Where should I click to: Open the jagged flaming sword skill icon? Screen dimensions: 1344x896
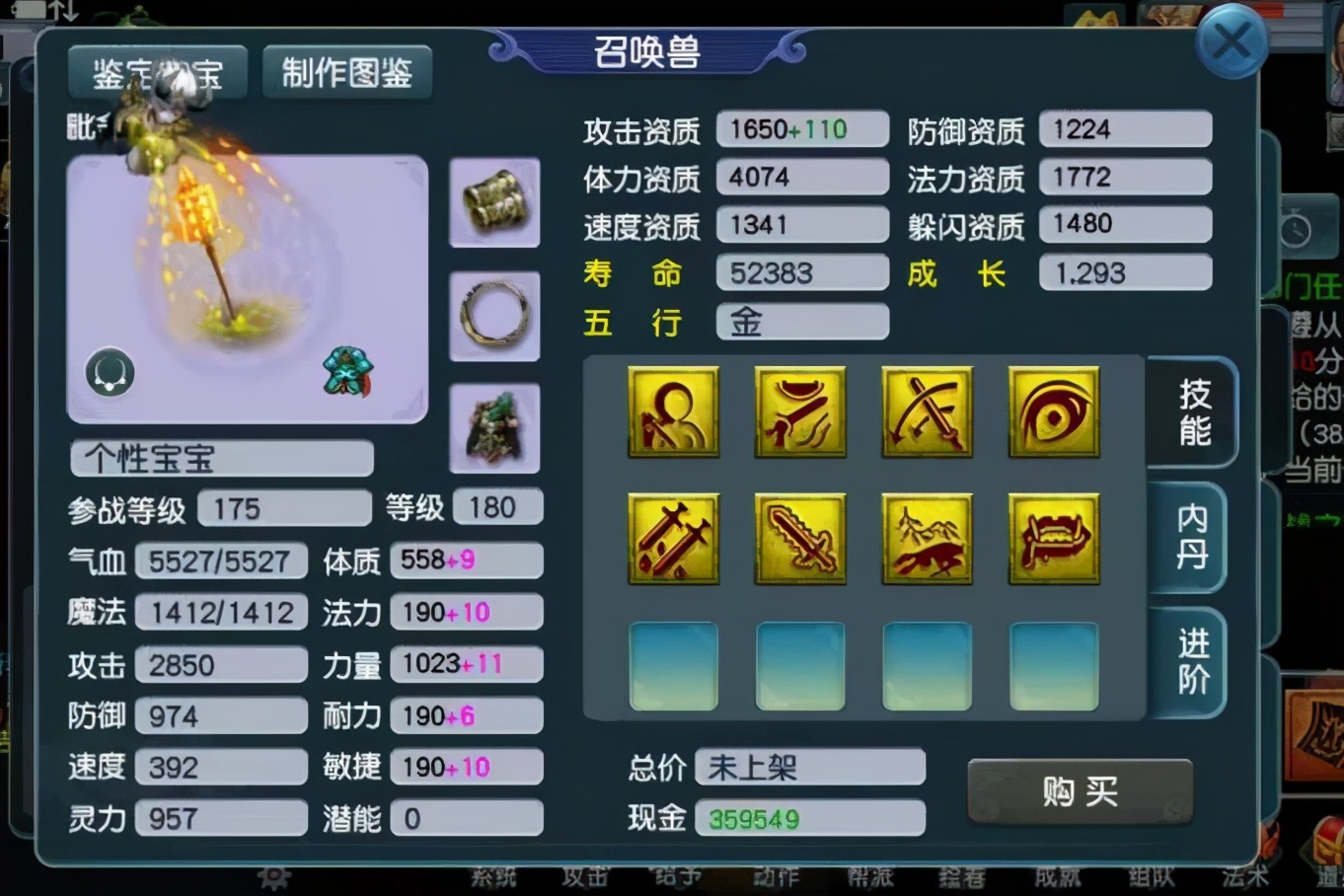[800, 539]
